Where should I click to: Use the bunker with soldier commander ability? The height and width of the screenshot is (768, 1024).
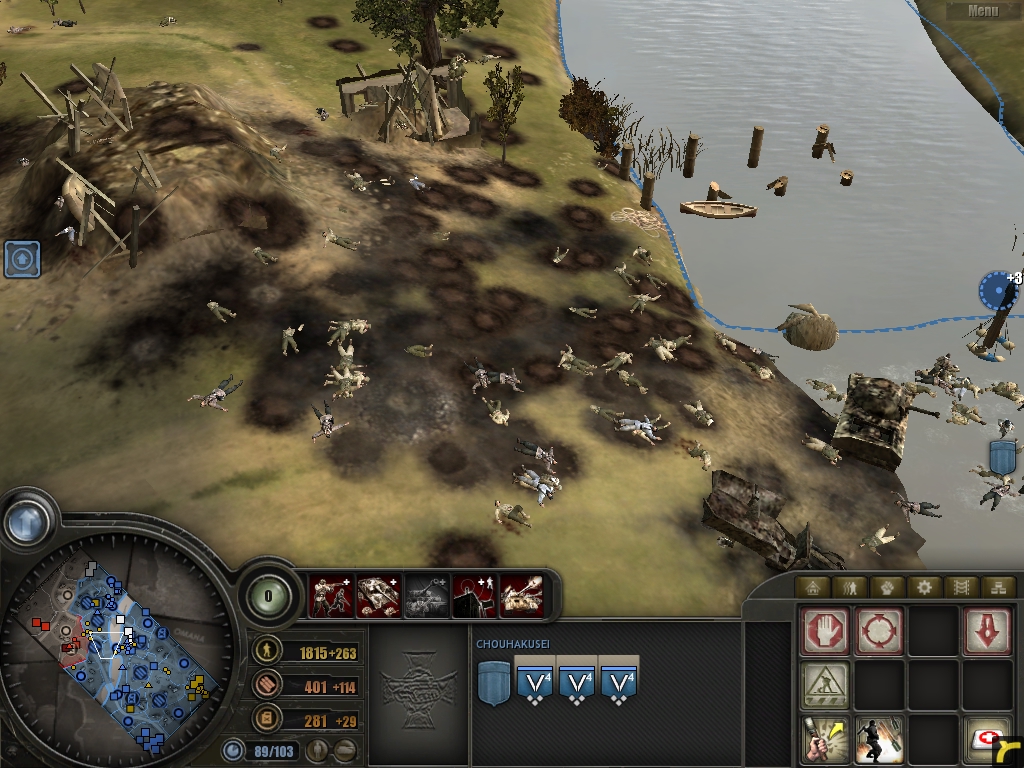click(473, 595)
